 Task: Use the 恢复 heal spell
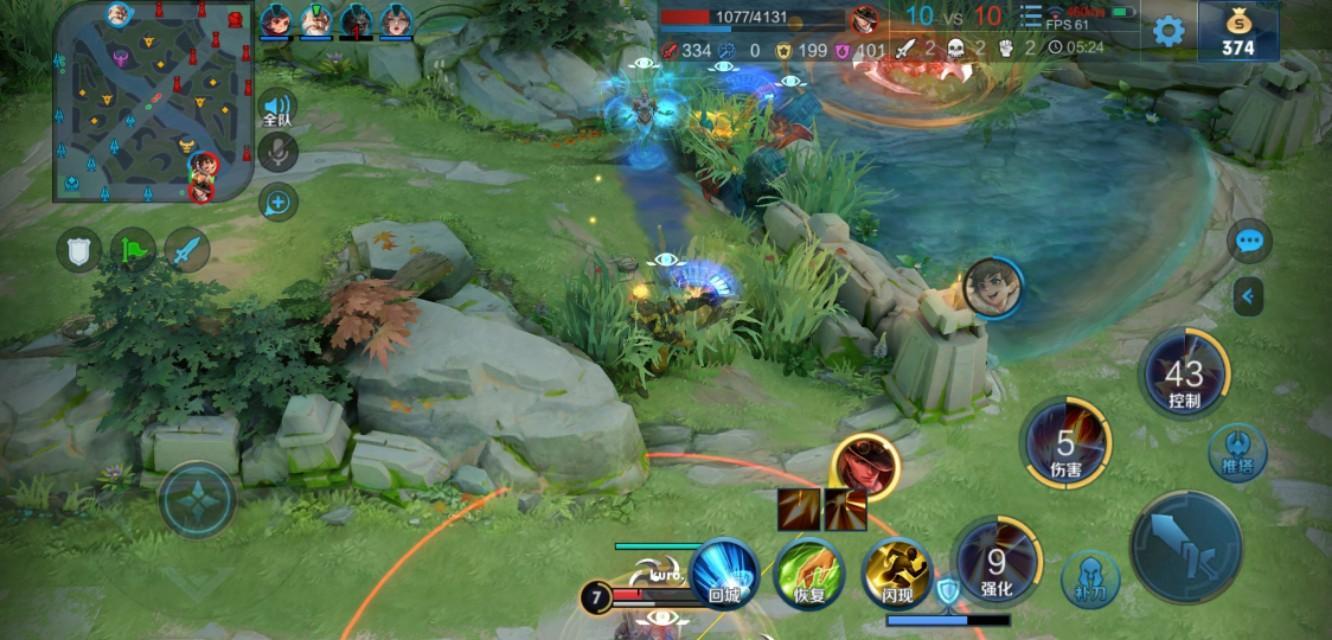810,573
